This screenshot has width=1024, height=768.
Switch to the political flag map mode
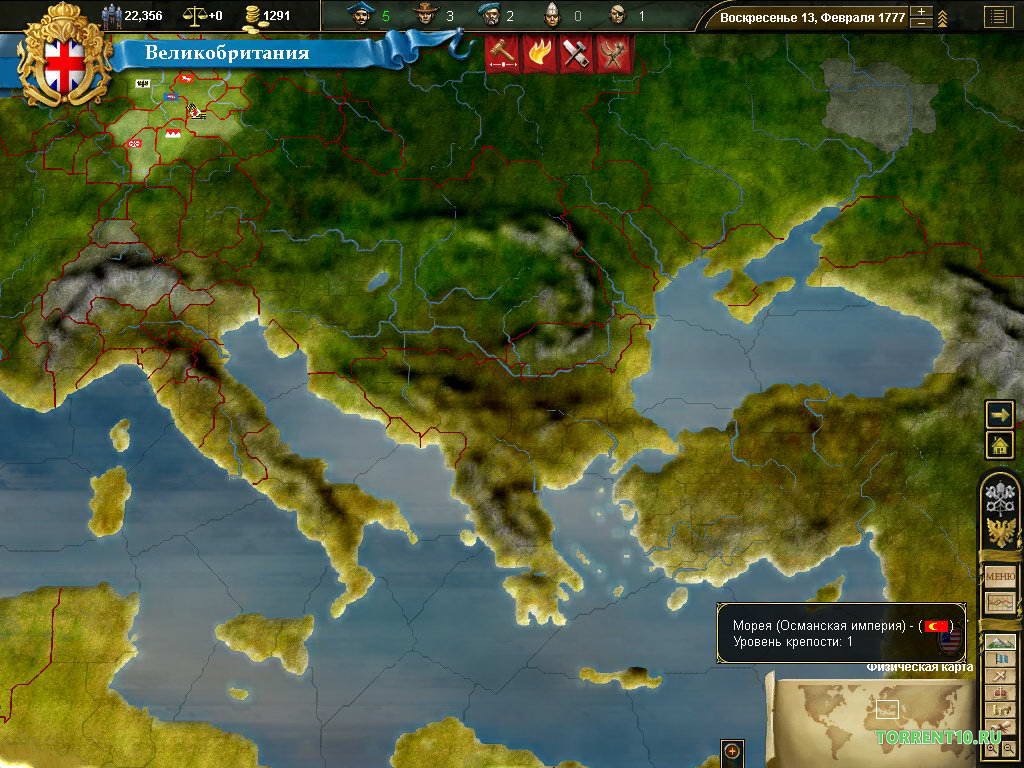pyautogui.click(x=999, y=659)
